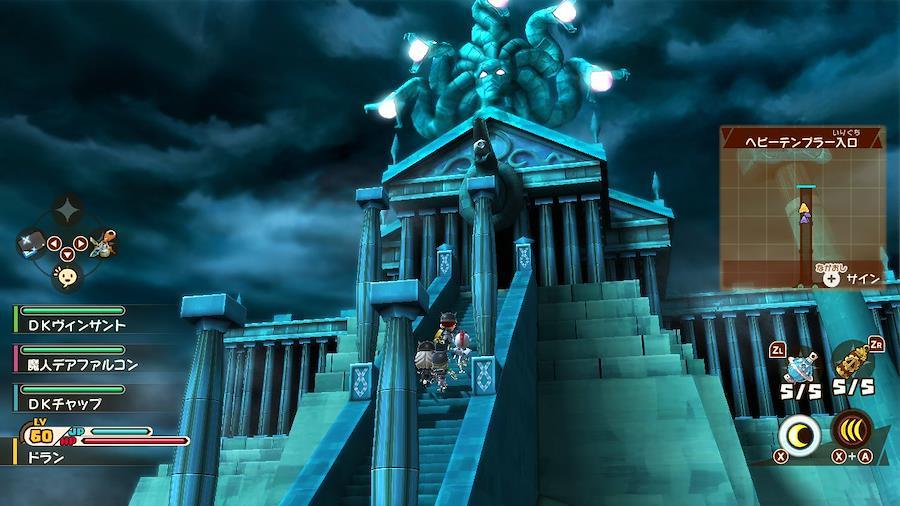
Task: Choose the orange character shortcut icon
Action: (102, 241)
